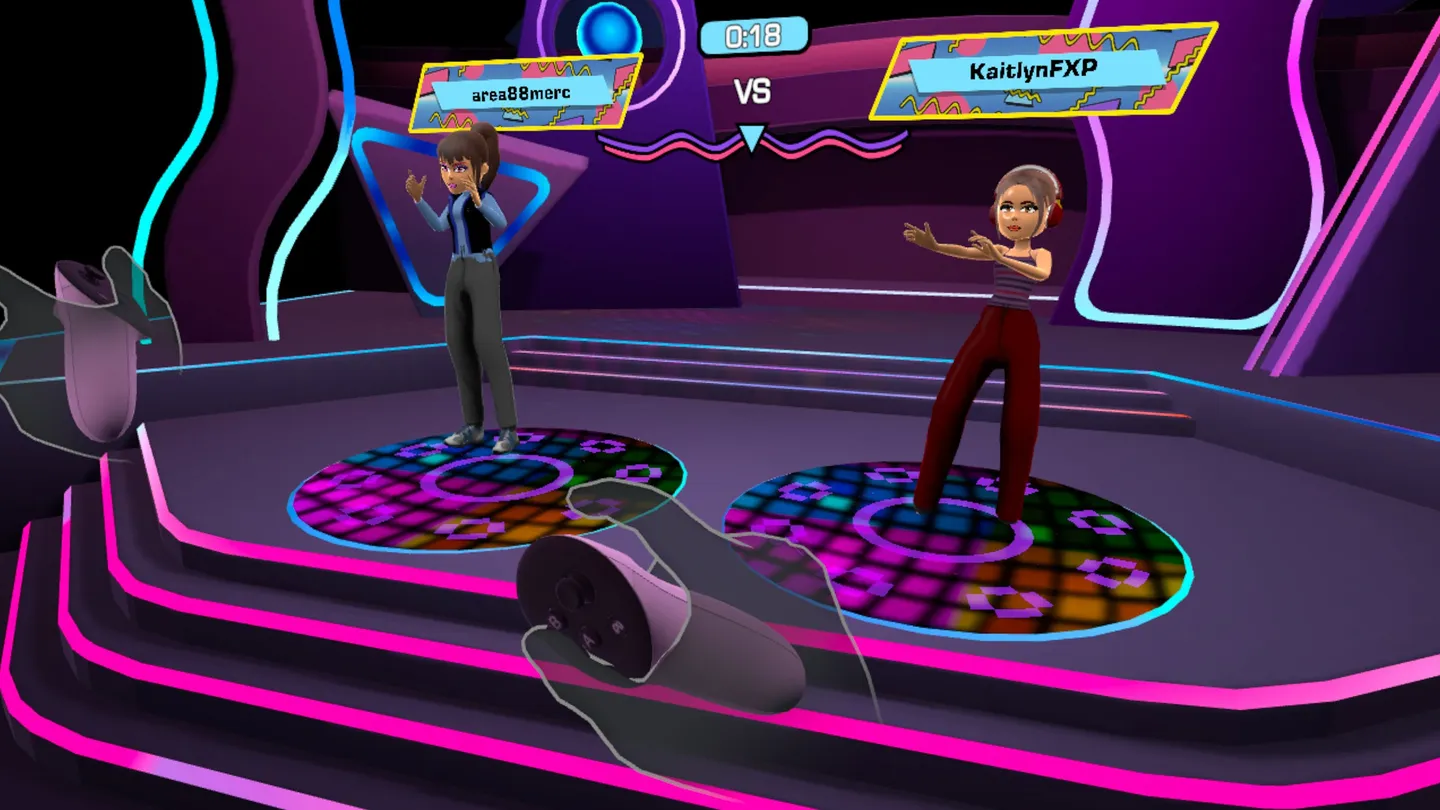Click the KaitlynFXP name banner
Screen dimensions: 1440x810
[1026, 71]
